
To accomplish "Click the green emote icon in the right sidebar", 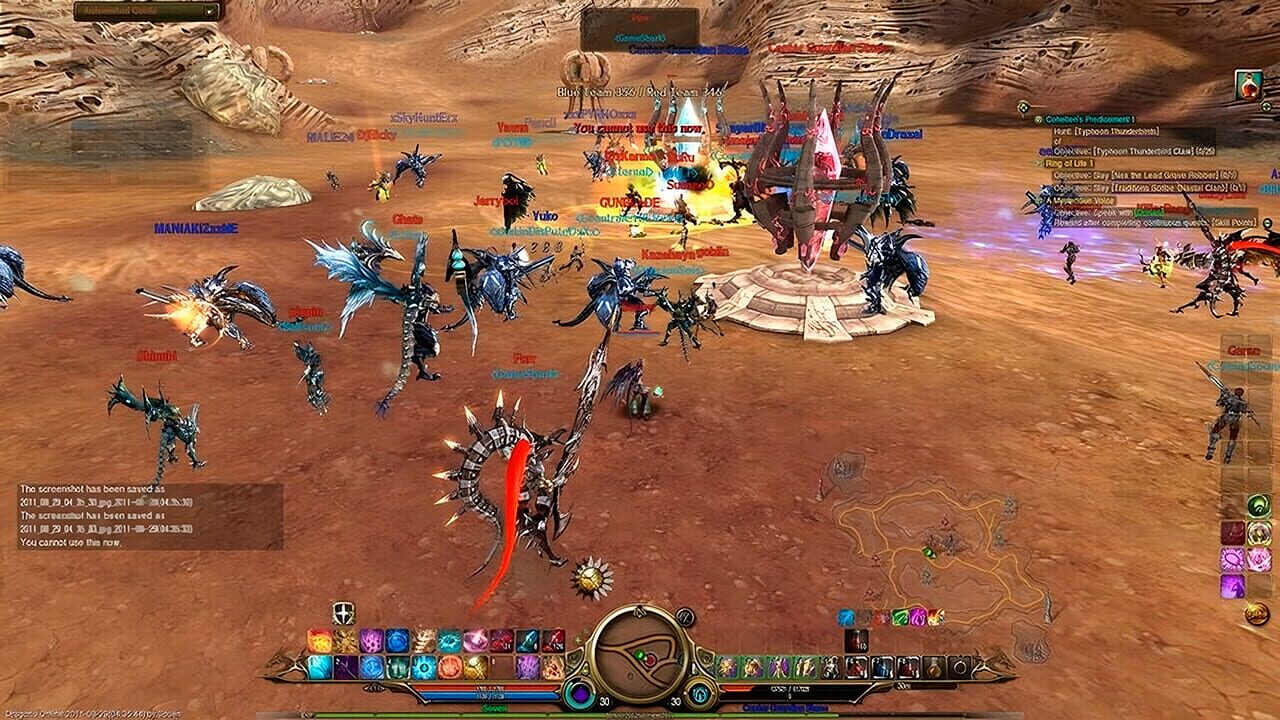I will tap(1259, 505).
